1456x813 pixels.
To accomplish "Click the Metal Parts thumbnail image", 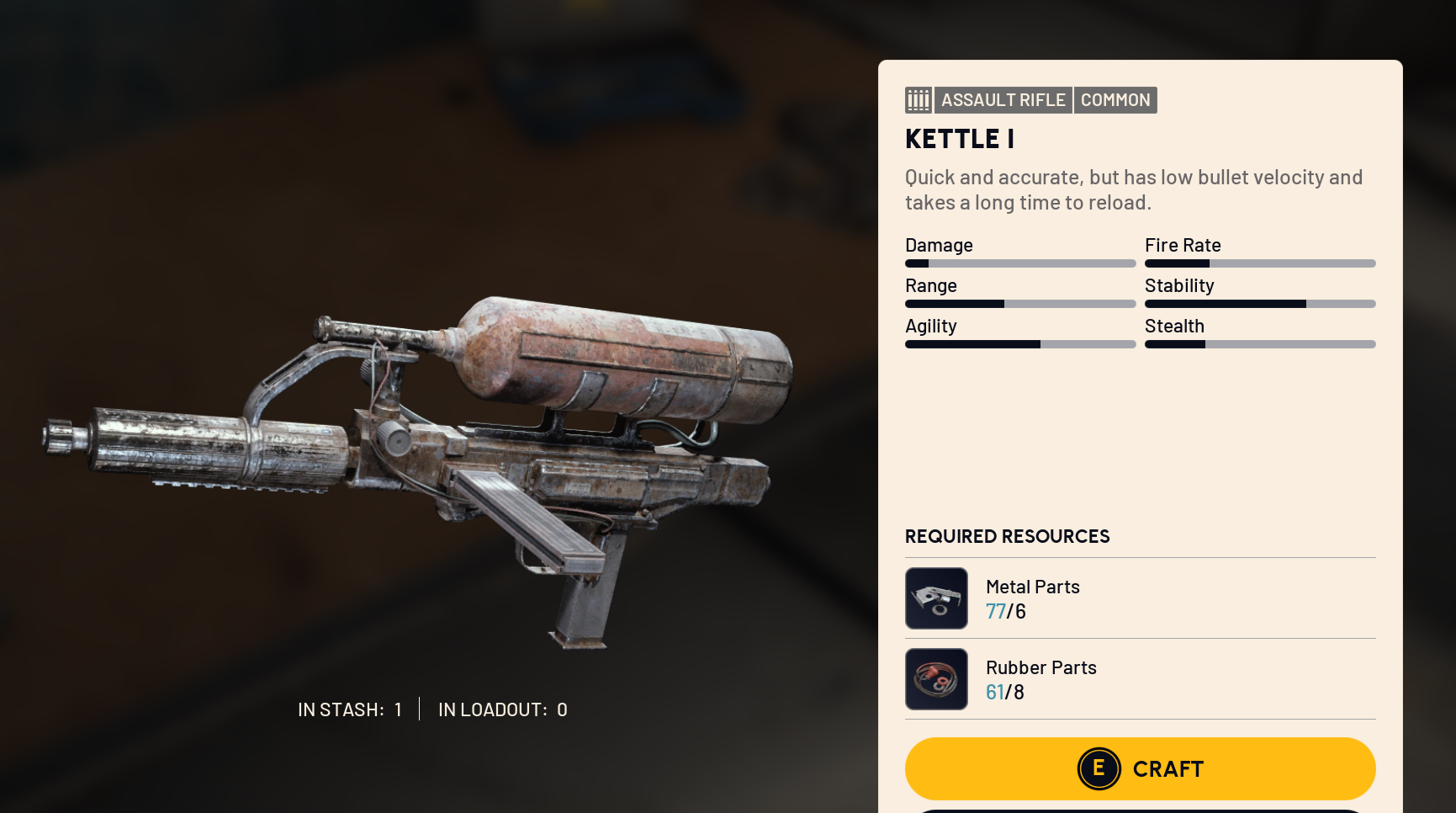I will click(x=936, y=598).
